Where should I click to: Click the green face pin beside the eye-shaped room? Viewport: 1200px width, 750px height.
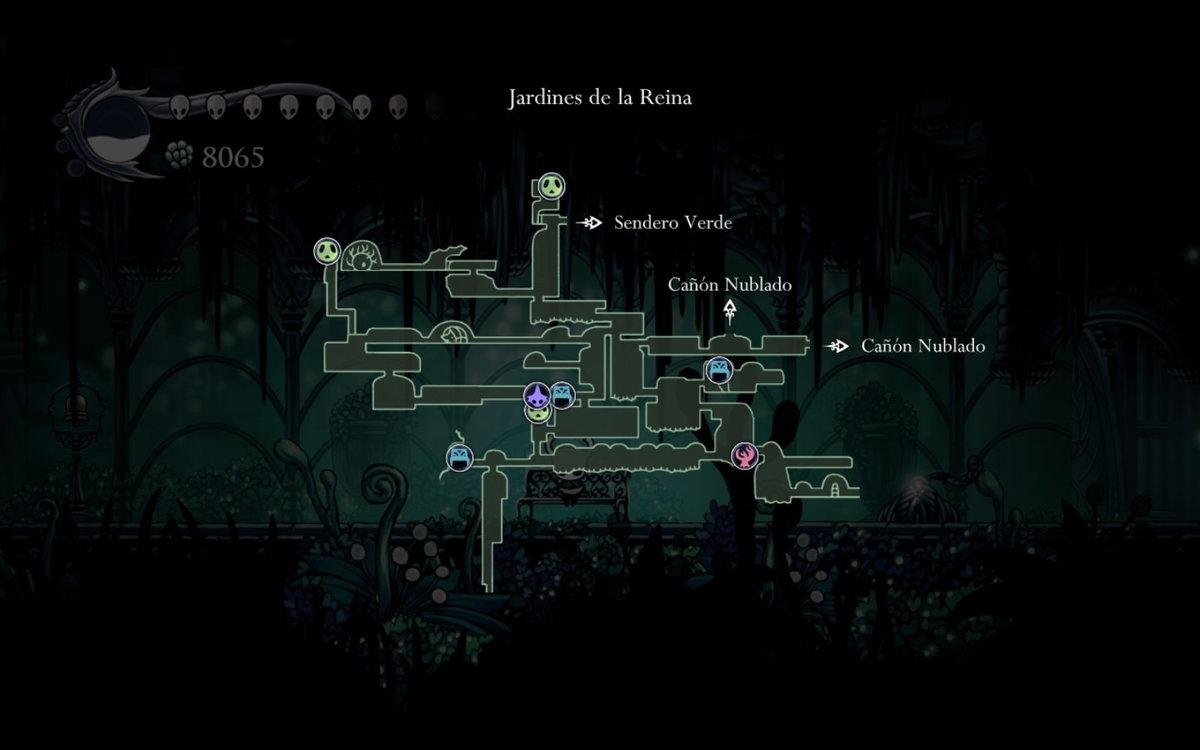pos(328,251)
